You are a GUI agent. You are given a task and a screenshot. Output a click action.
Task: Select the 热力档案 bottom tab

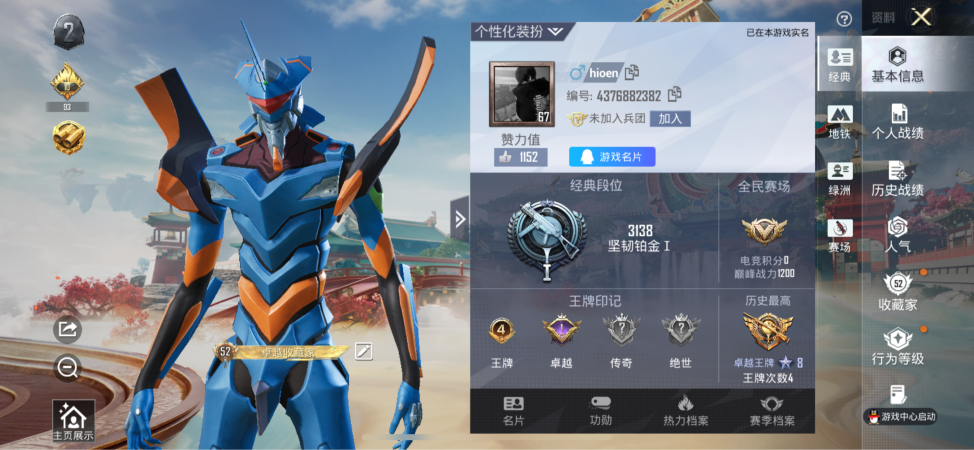point(685,411)
